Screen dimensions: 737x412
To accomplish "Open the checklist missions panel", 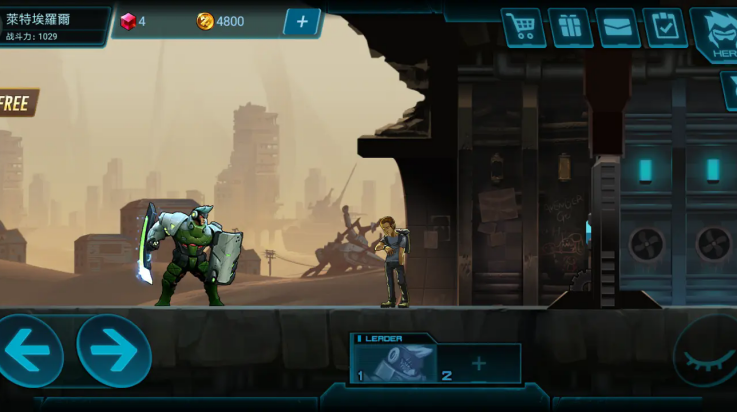I will click(664, 27).
